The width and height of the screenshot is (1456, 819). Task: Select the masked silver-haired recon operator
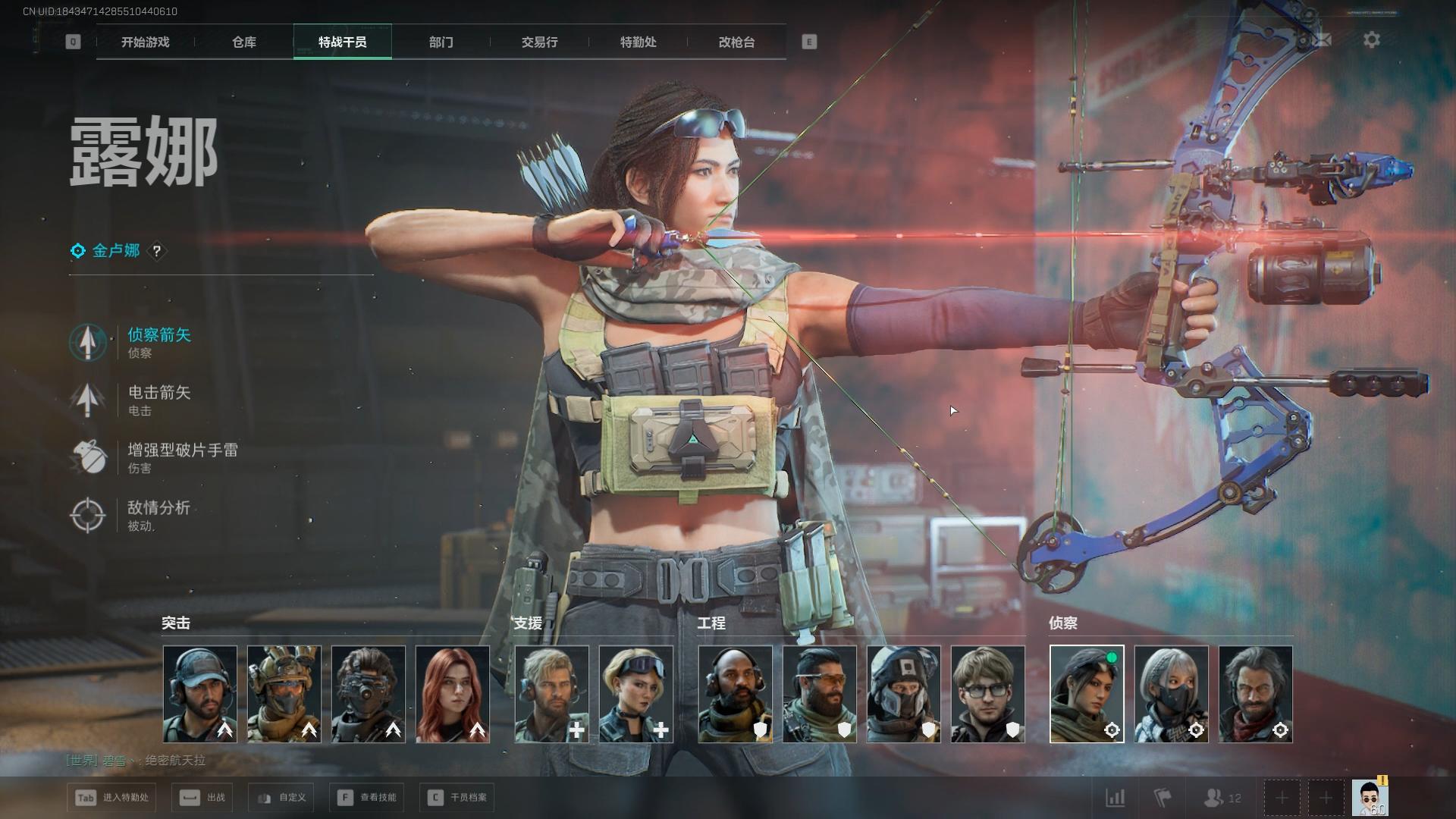pos(1171,694)
